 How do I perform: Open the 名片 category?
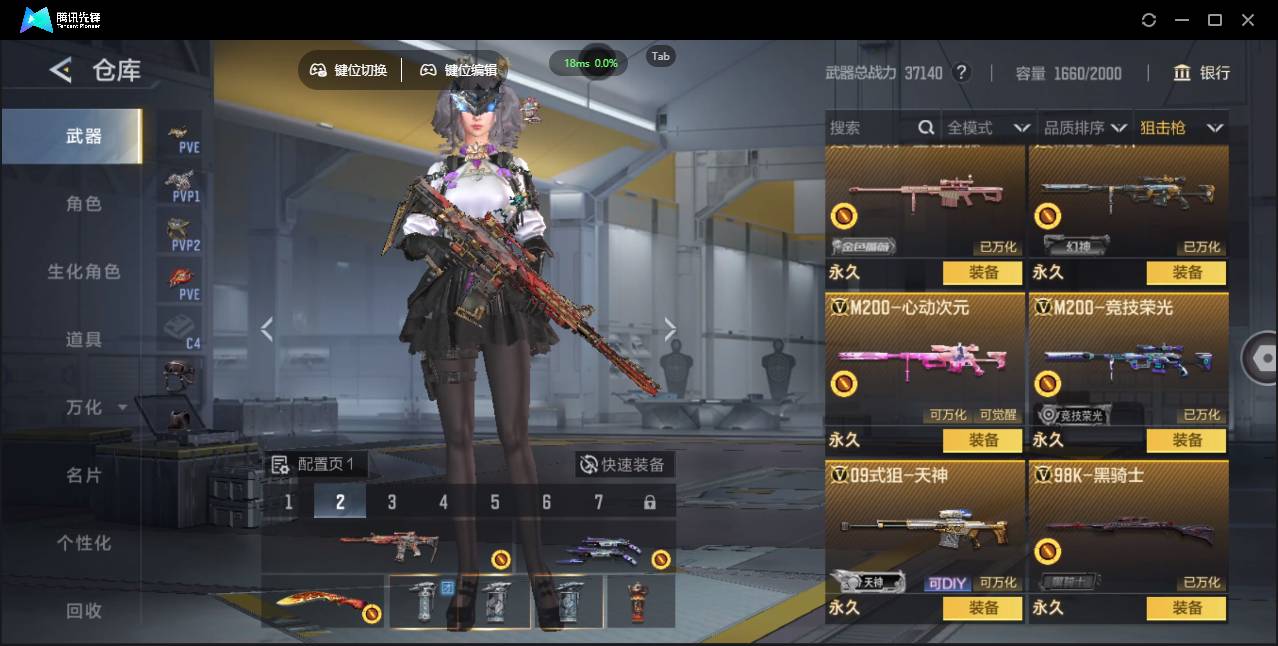84,476
